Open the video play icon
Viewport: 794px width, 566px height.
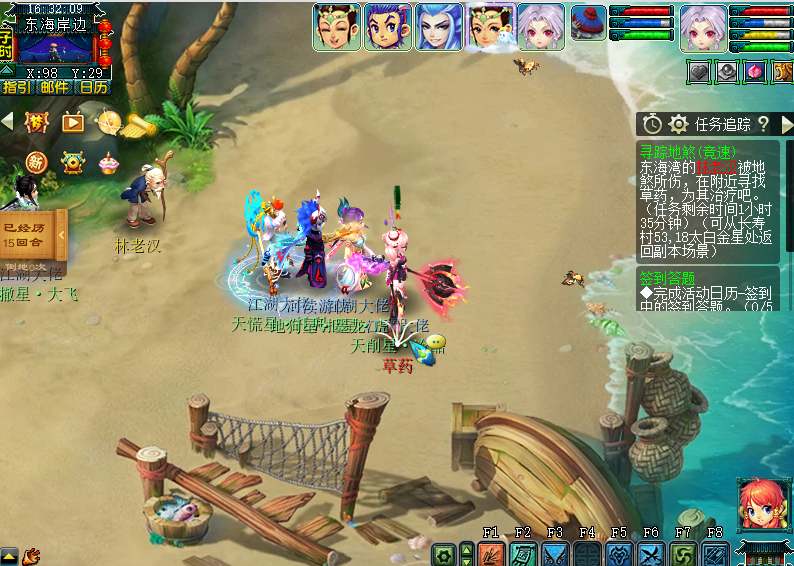tap(73, 122)
